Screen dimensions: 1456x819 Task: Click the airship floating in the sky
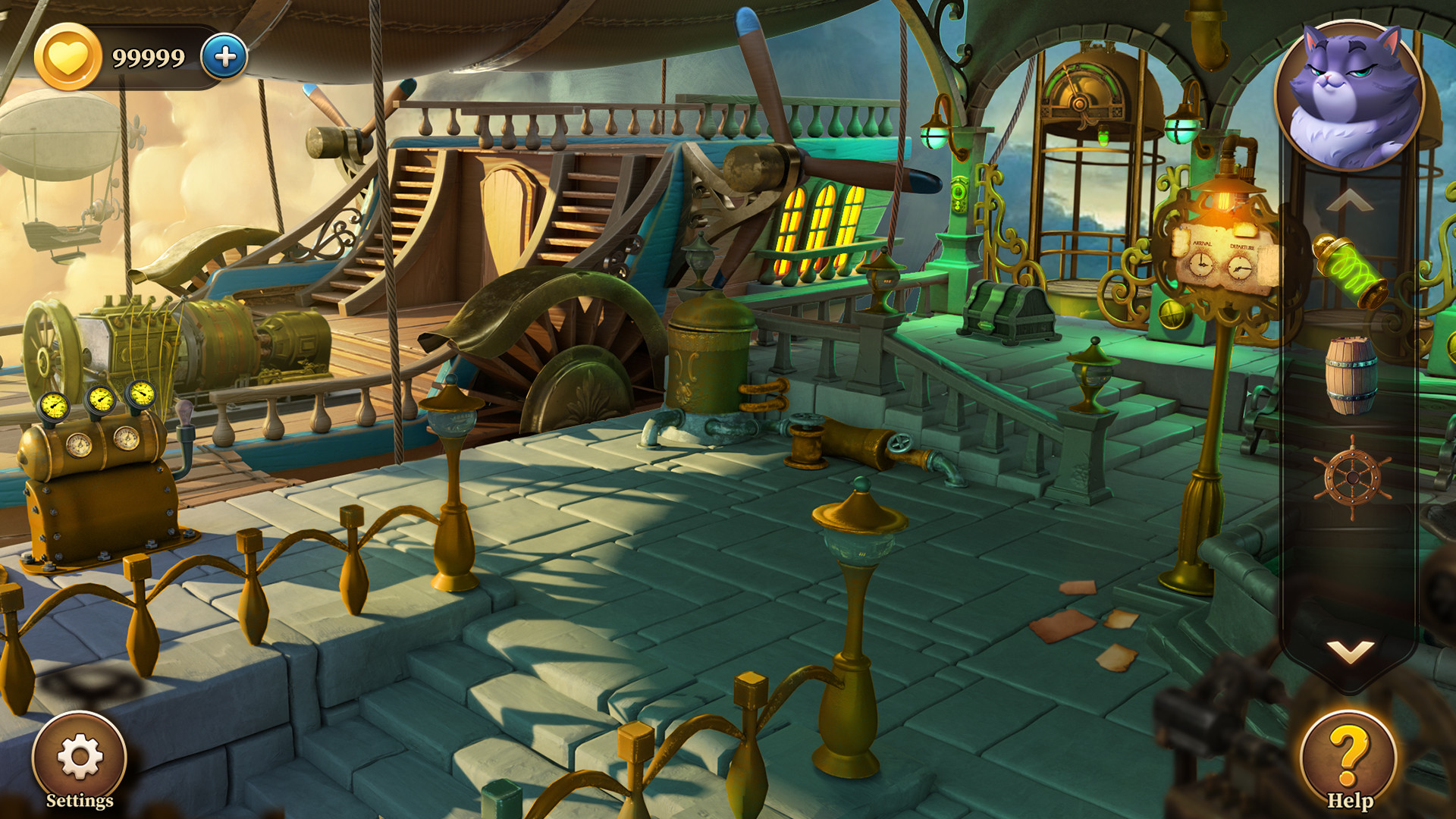pos(57,136)
